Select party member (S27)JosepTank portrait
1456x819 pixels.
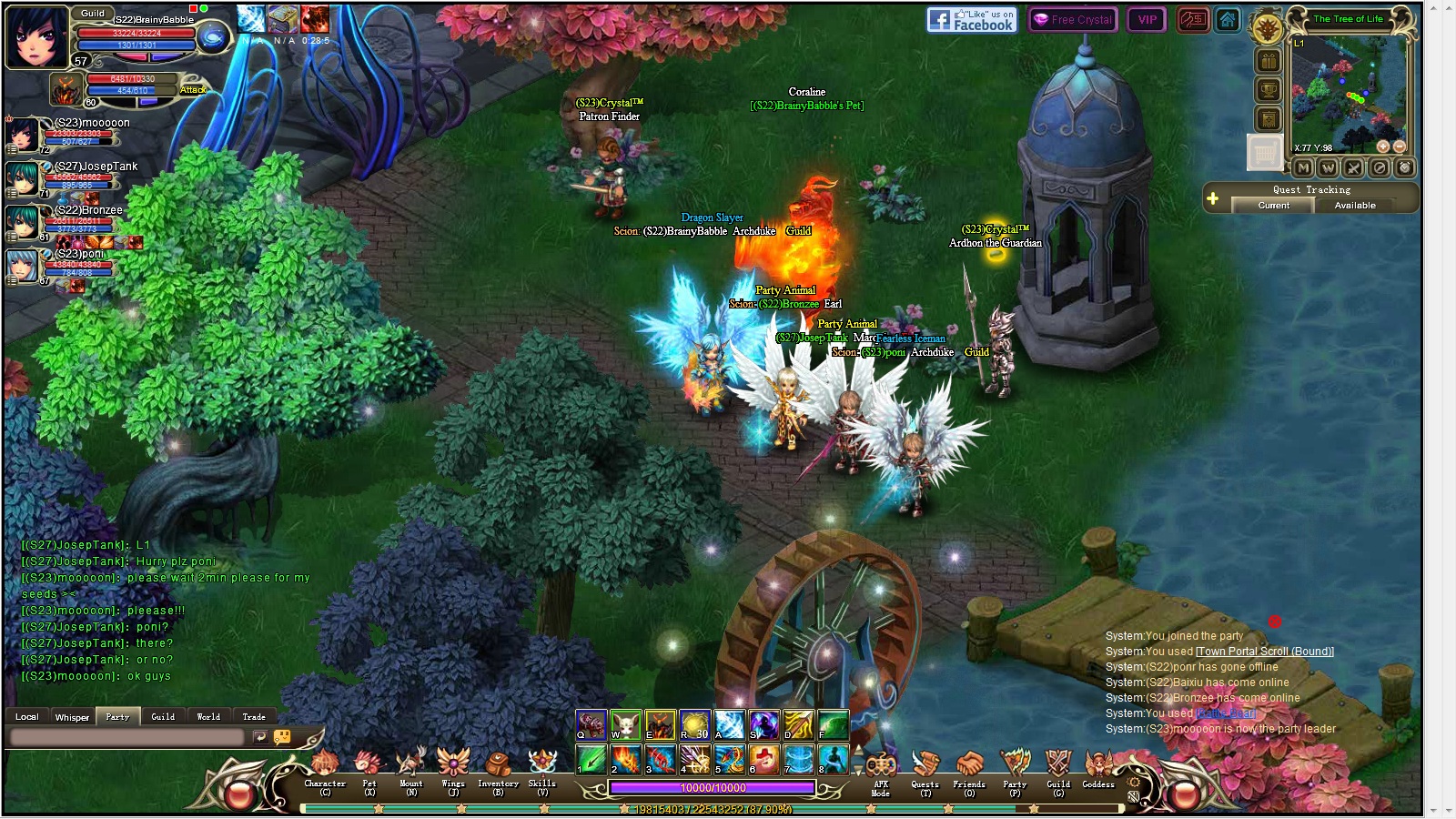(23, 178)
